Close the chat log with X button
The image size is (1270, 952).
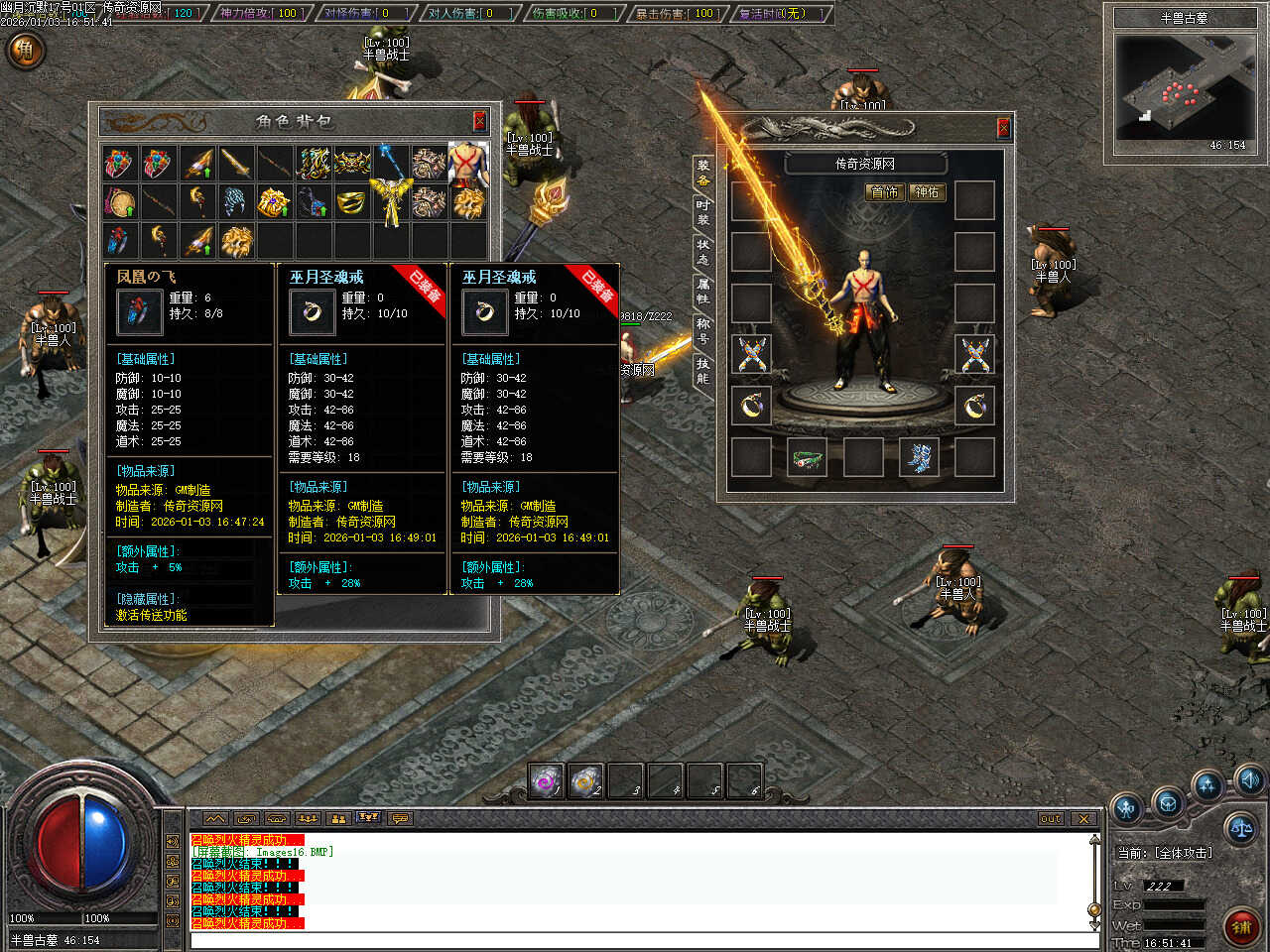pos(1083,819)
